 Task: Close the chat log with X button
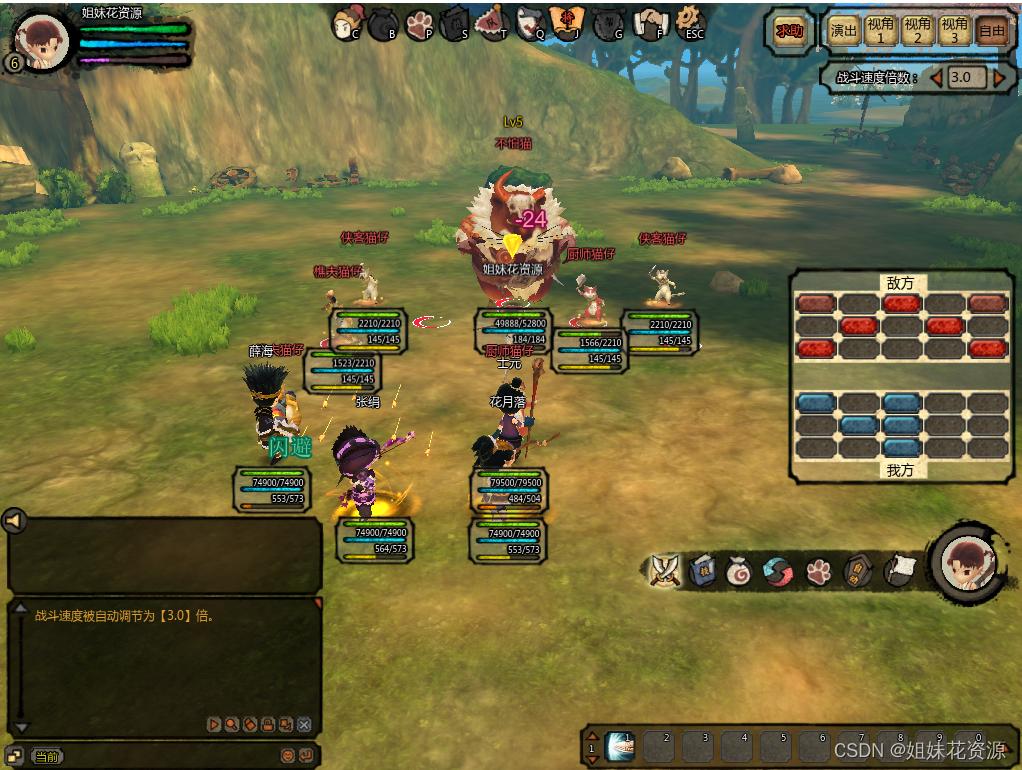305,724
